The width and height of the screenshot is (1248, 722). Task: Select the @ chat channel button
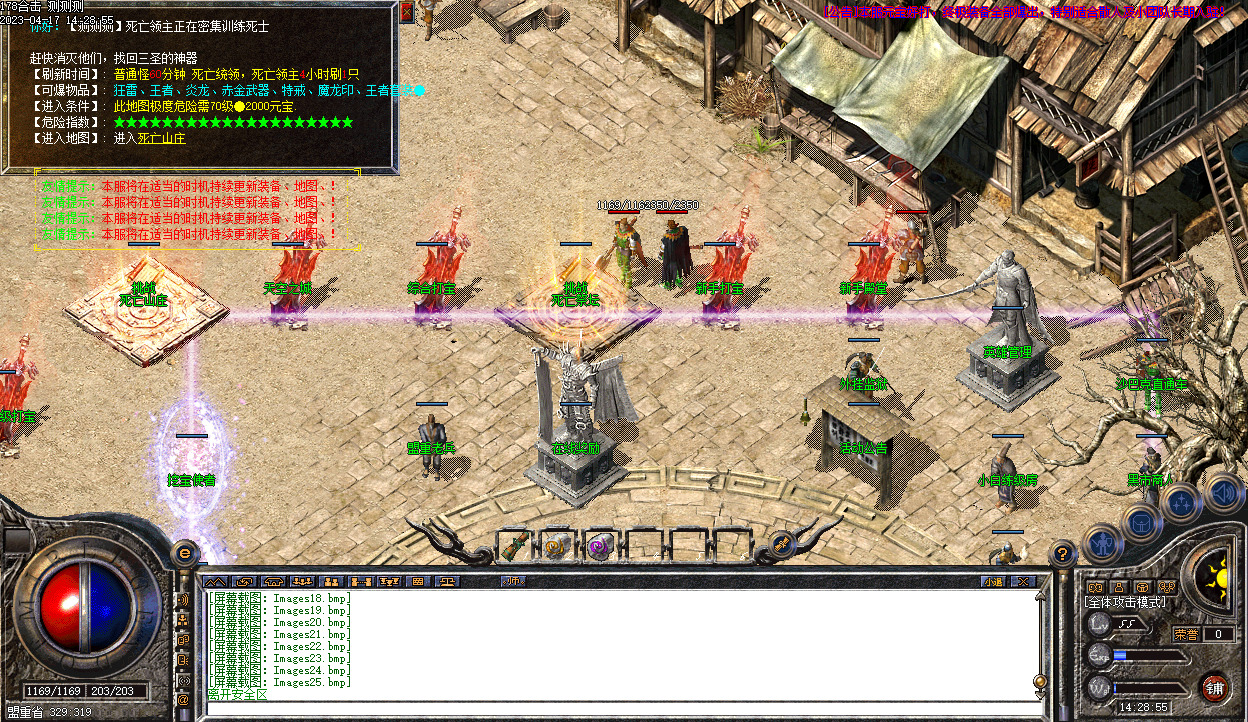[x=183, y=700]
